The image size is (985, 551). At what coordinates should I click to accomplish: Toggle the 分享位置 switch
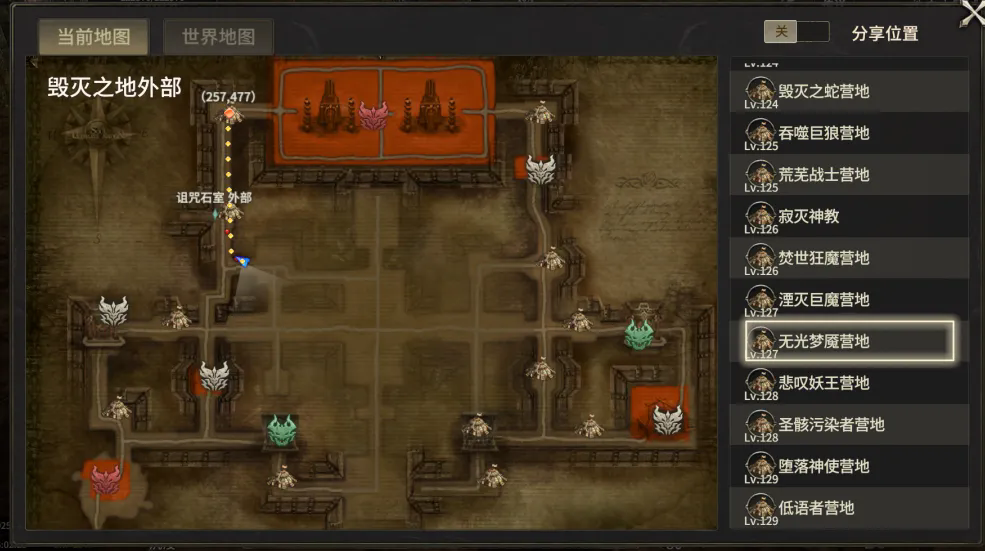click(796, 32)
